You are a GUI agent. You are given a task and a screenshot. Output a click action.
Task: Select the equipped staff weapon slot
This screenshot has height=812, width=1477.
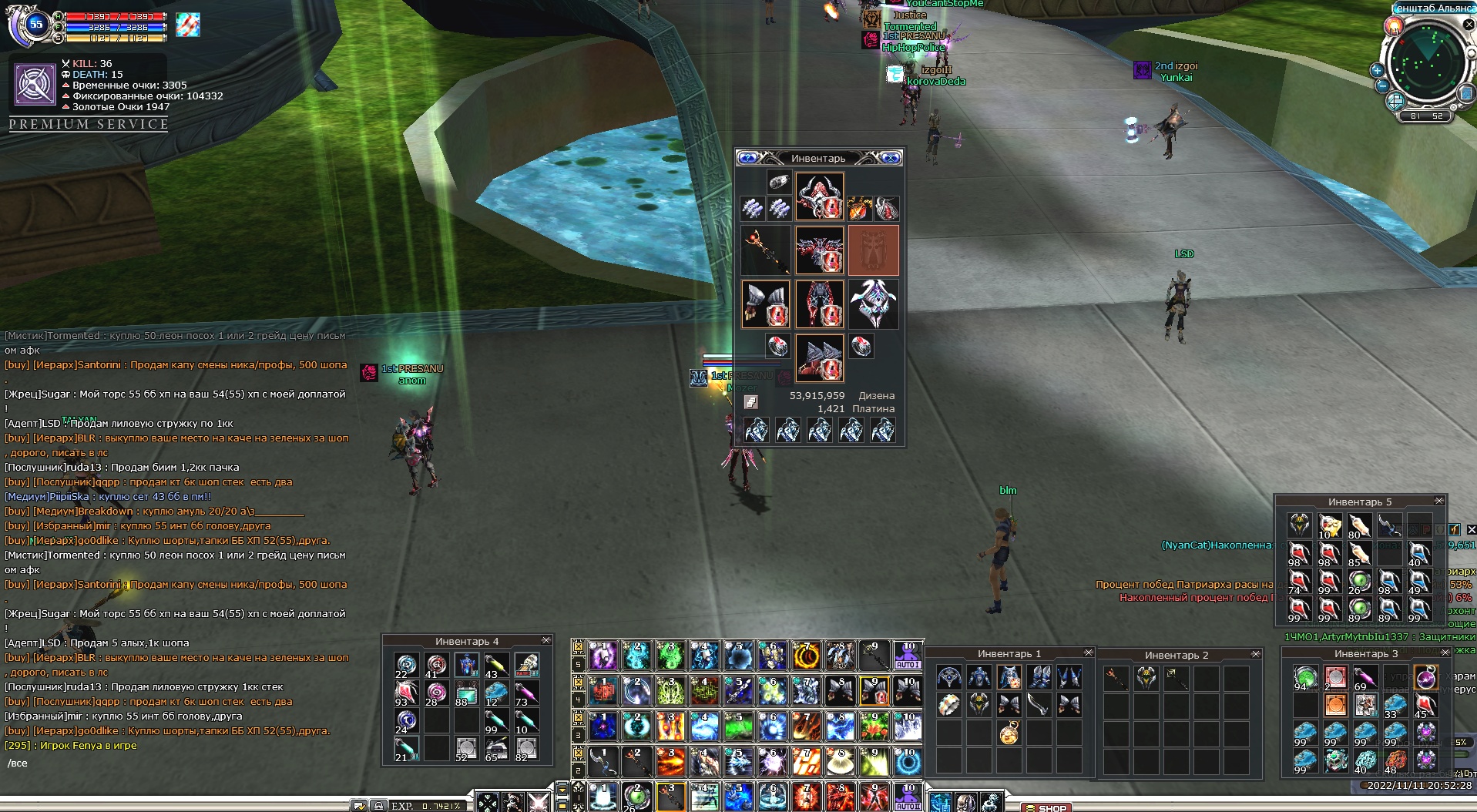coord(766,250)
